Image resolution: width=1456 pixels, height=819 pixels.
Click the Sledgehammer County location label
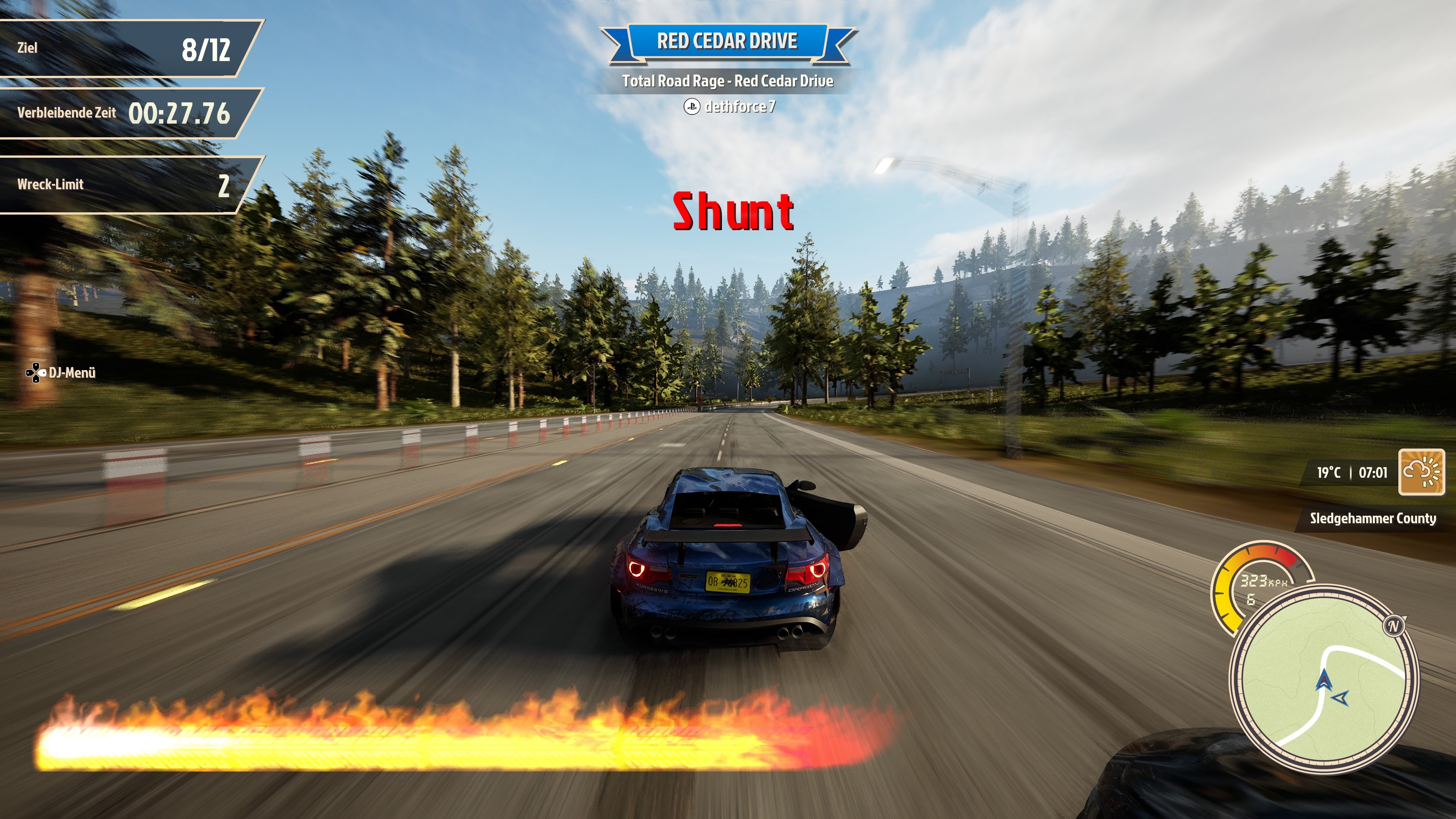click(x=1372, y=518)
